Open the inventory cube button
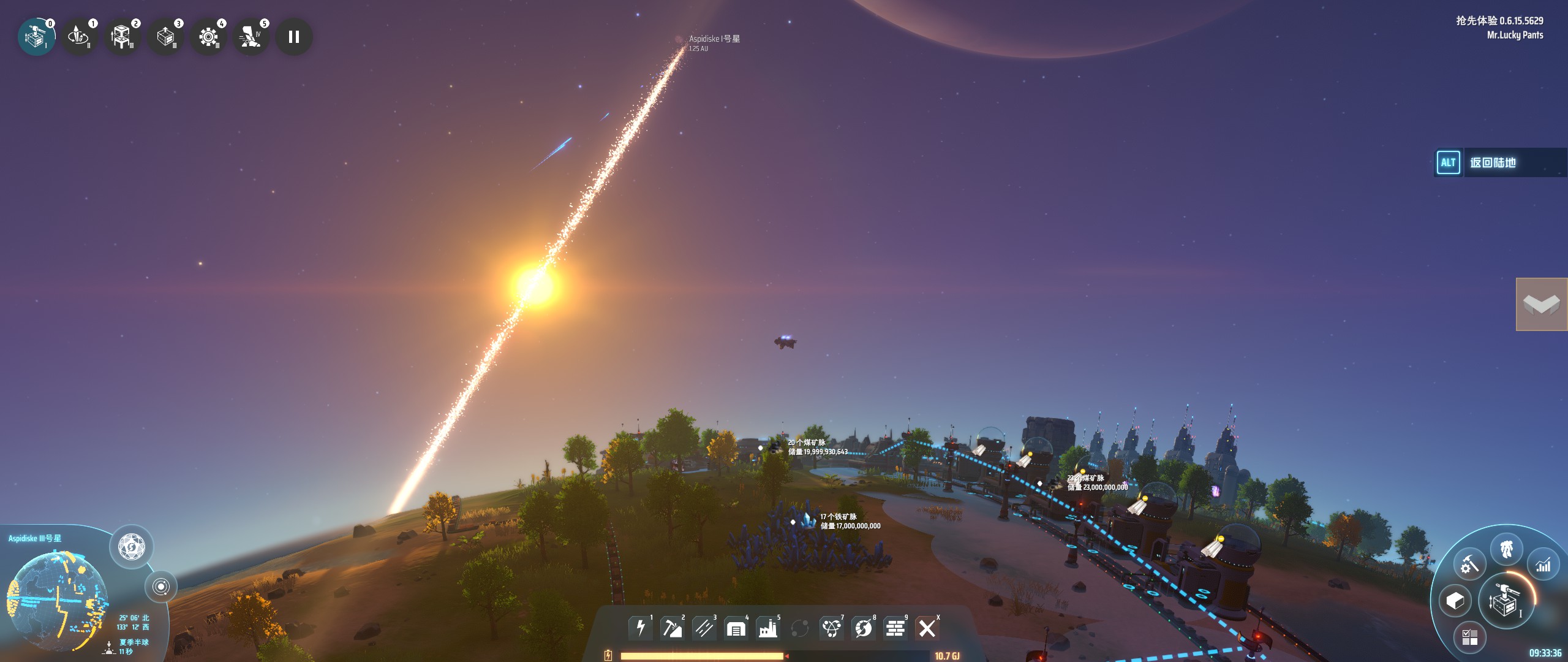 1455,601
